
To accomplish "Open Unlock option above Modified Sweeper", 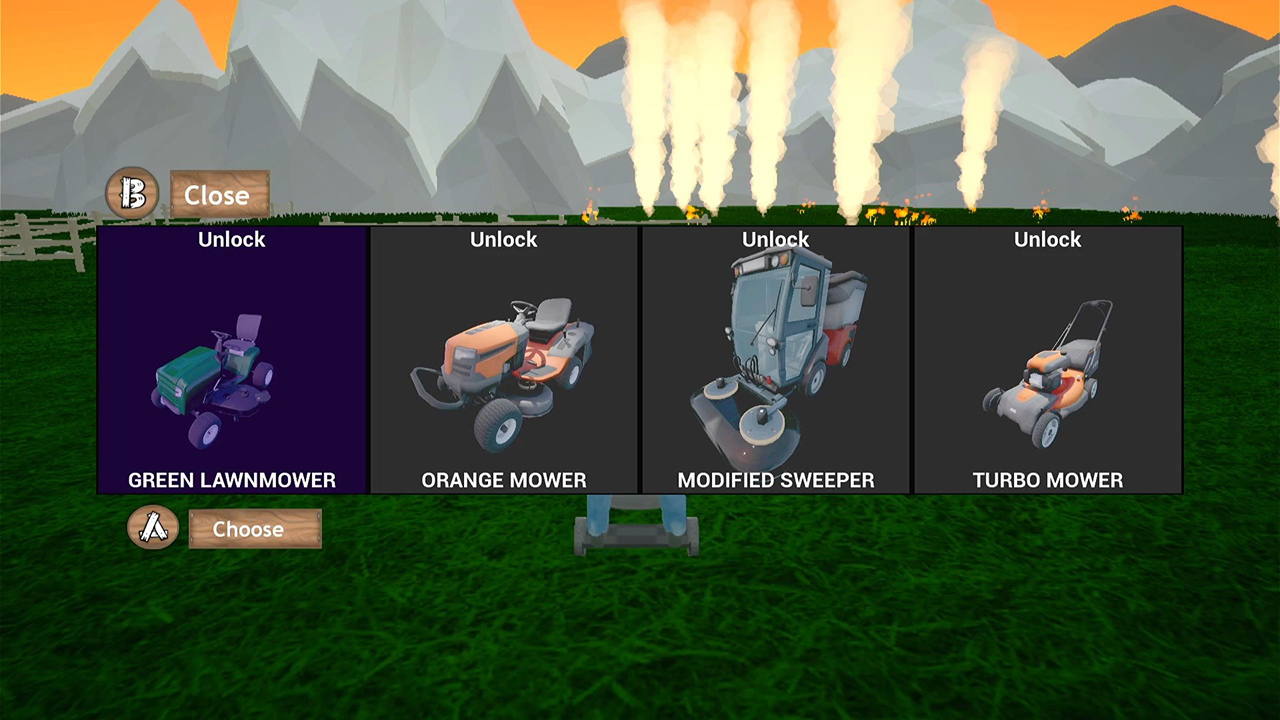I will coord(776,239).
